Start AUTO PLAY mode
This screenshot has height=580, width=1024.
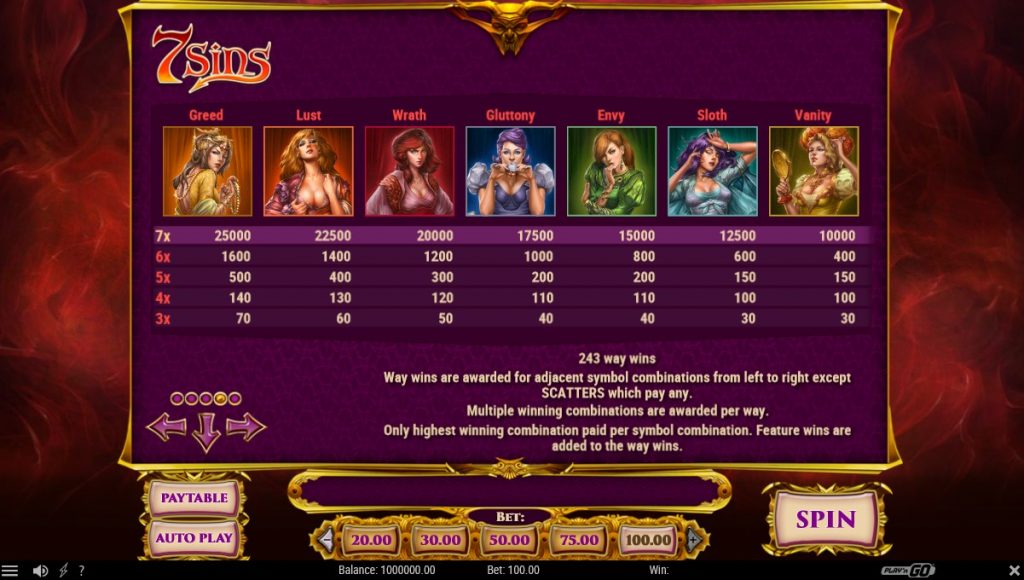coord(194,538)
